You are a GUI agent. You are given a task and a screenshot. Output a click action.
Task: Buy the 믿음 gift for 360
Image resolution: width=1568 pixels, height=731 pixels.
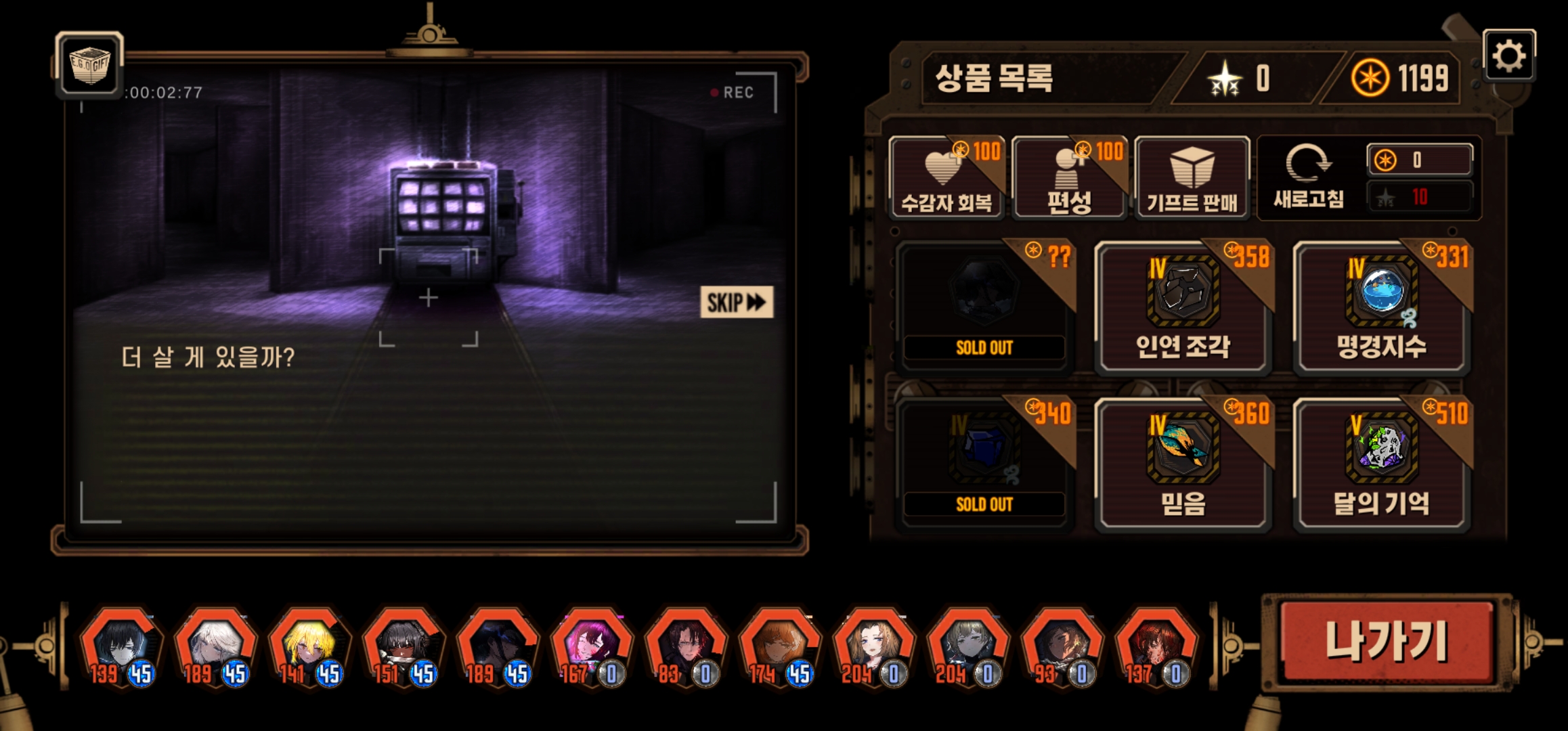click(1182, 464)
